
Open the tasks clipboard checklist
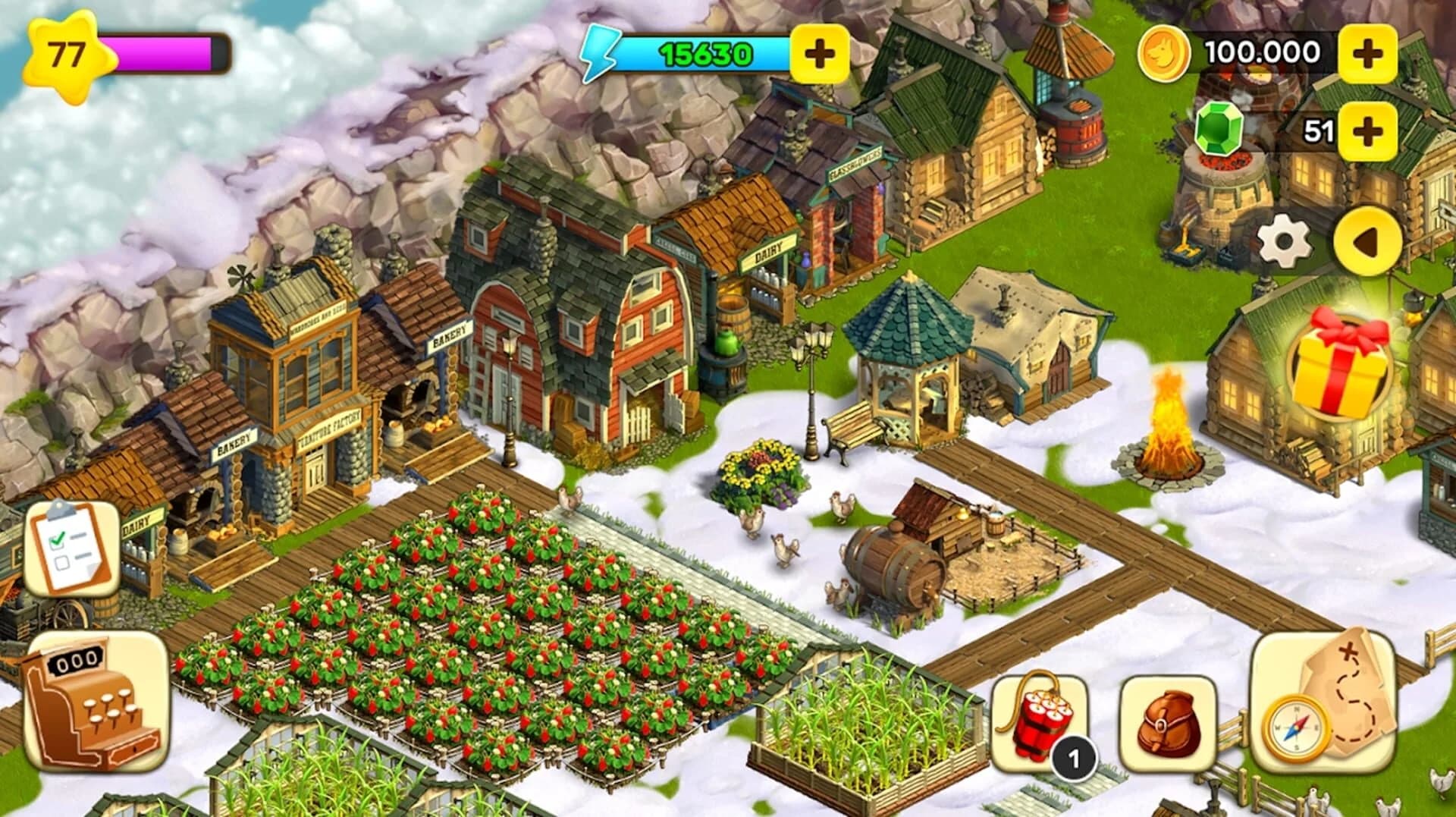click(x=72, y=550)
